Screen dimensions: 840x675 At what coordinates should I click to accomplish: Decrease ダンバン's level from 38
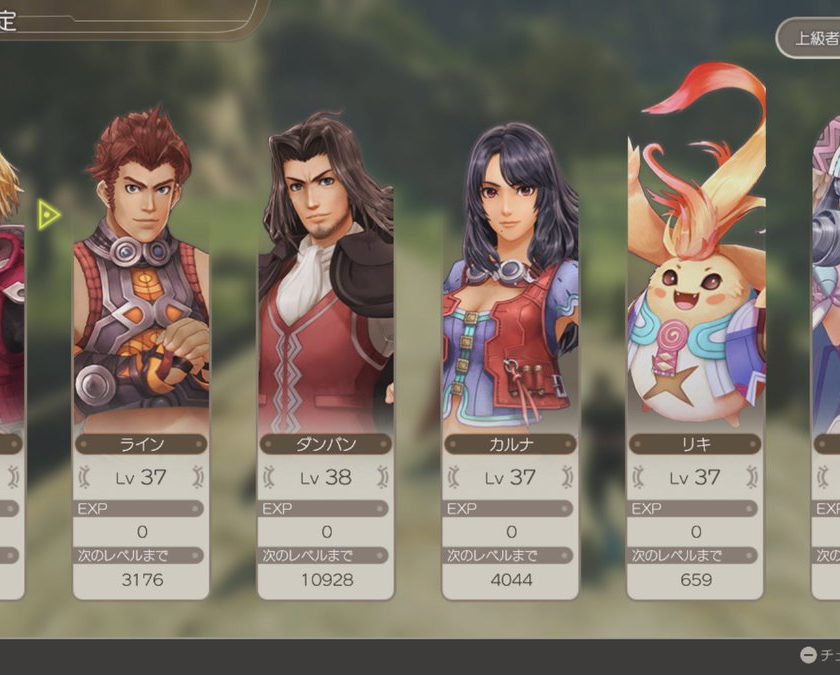point(268,477)
